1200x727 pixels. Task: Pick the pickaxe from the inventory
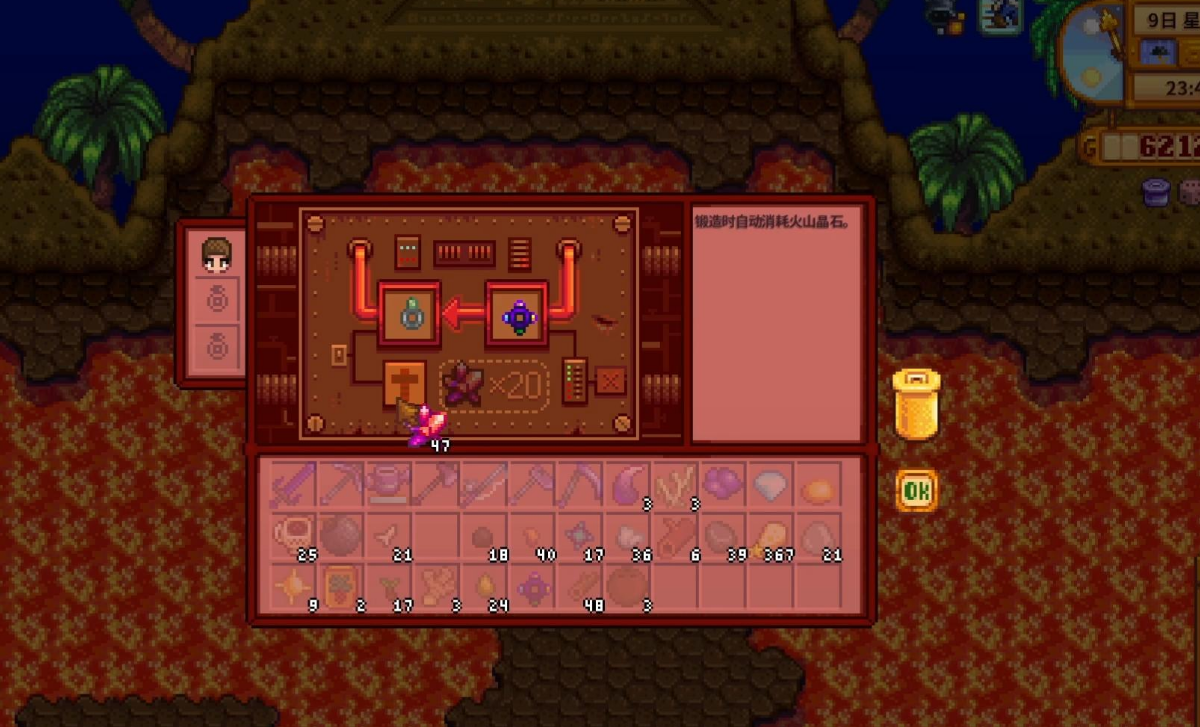[340, 484]
